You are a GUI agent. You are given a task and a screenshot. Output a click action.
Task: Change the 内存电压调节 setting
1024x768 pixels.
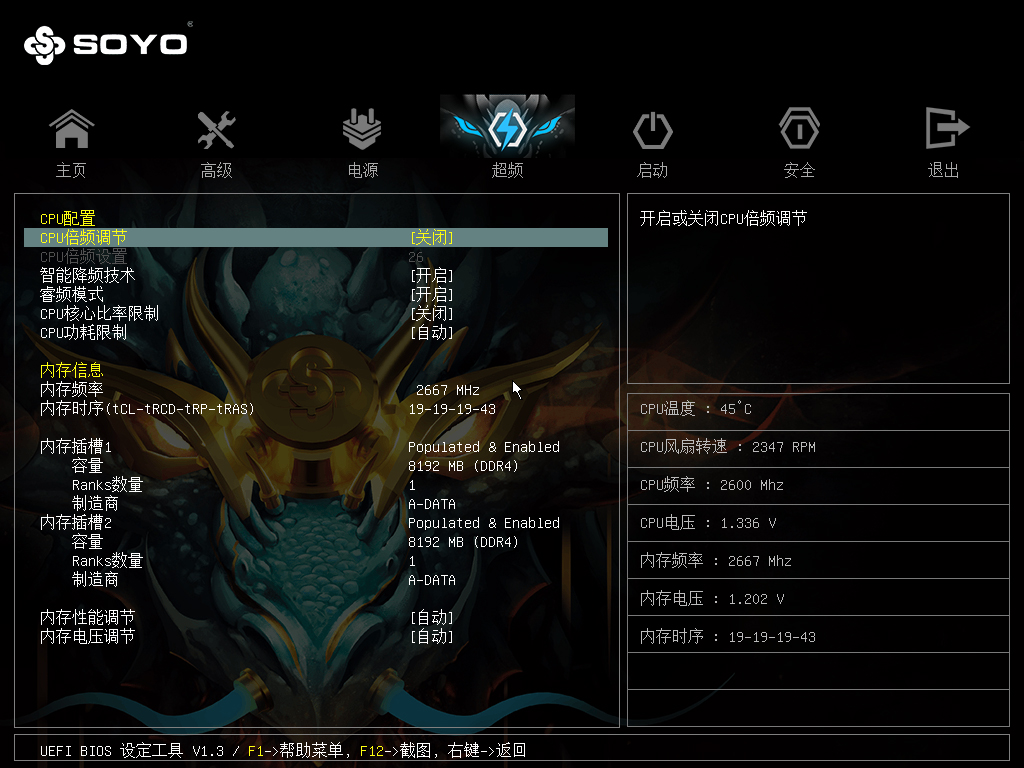tap(431, 637)
